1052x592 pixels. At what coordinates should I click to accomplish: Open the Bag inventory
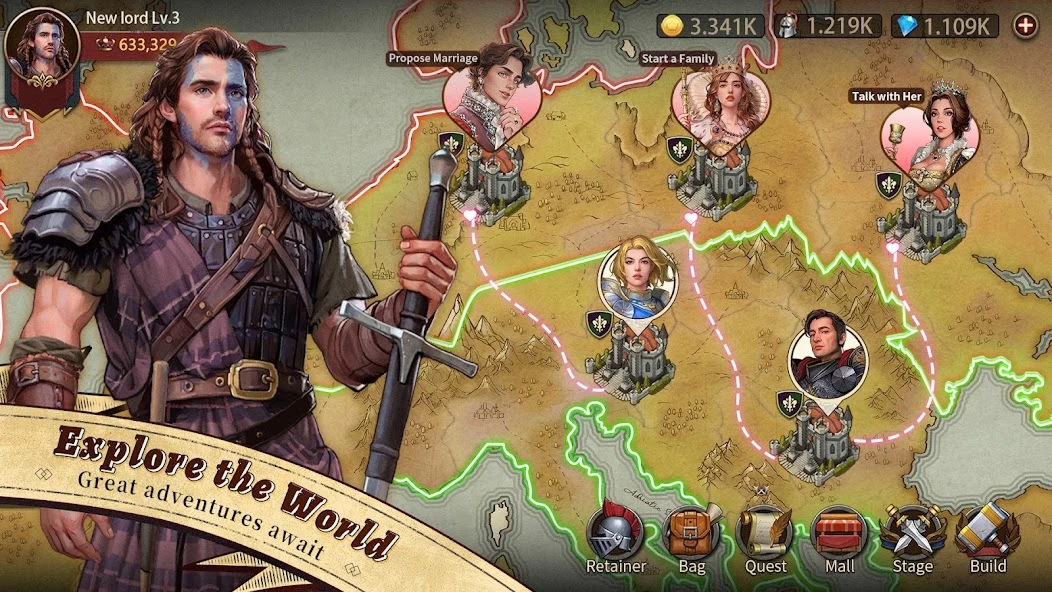coord(691,536)
